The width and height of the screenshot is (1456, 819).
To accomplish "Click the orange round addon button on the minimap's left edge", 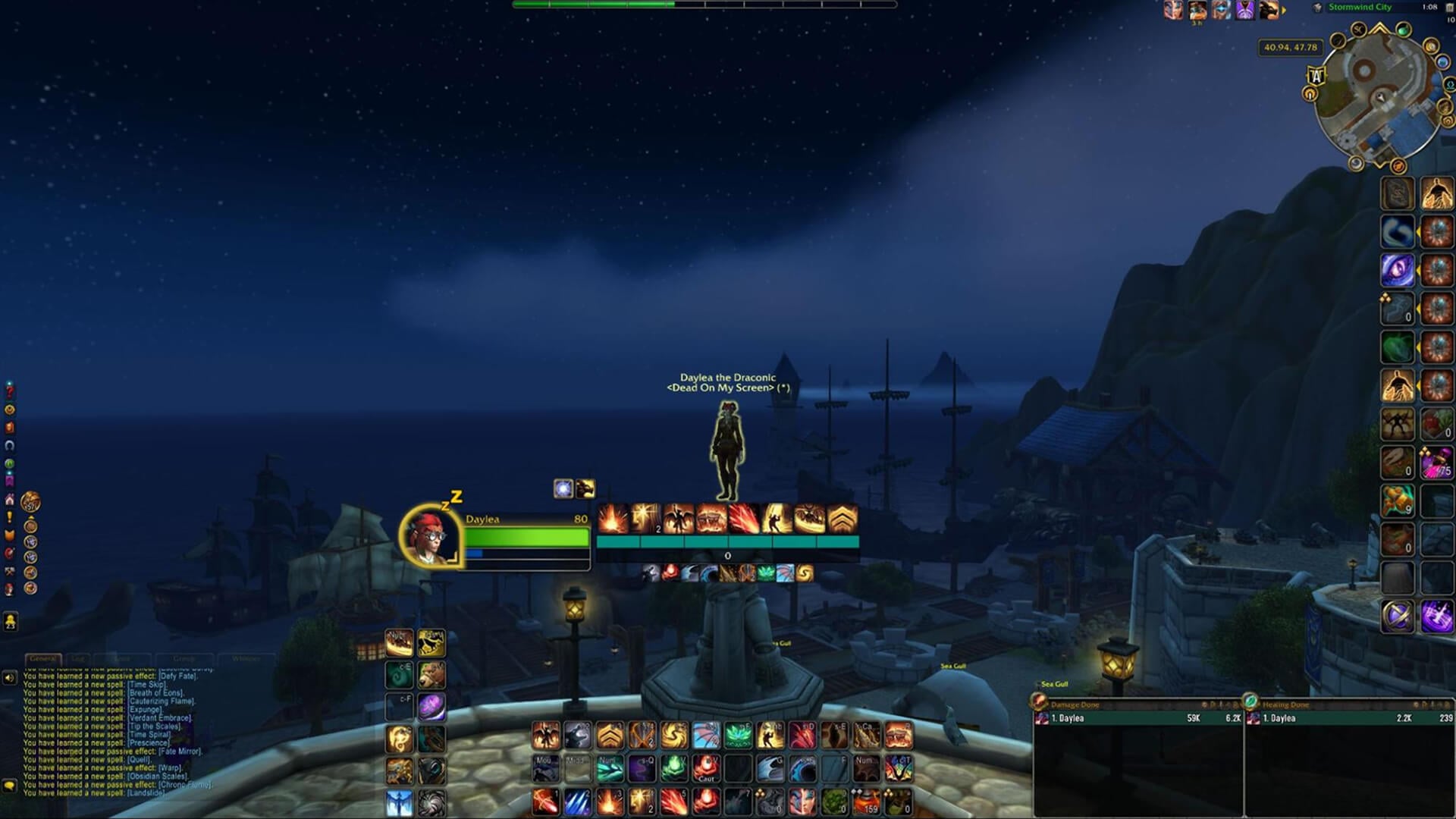I will click(x=1310, y=94).
